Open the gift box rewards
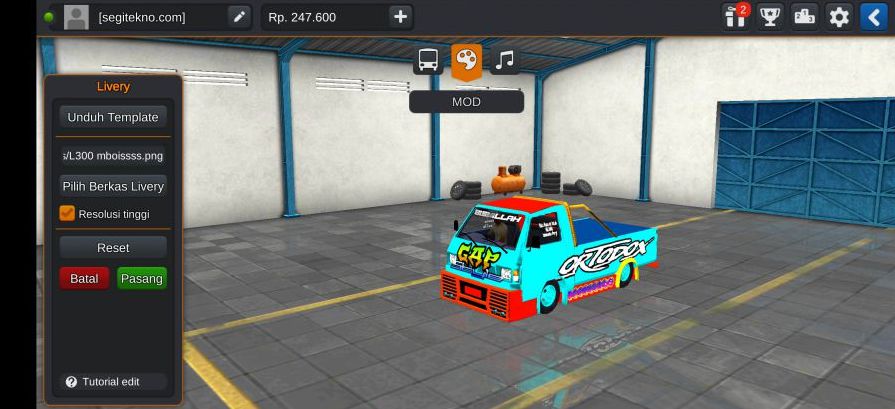Image resolution: width=895 pixels, height=409 pixels. pos(736,17)
